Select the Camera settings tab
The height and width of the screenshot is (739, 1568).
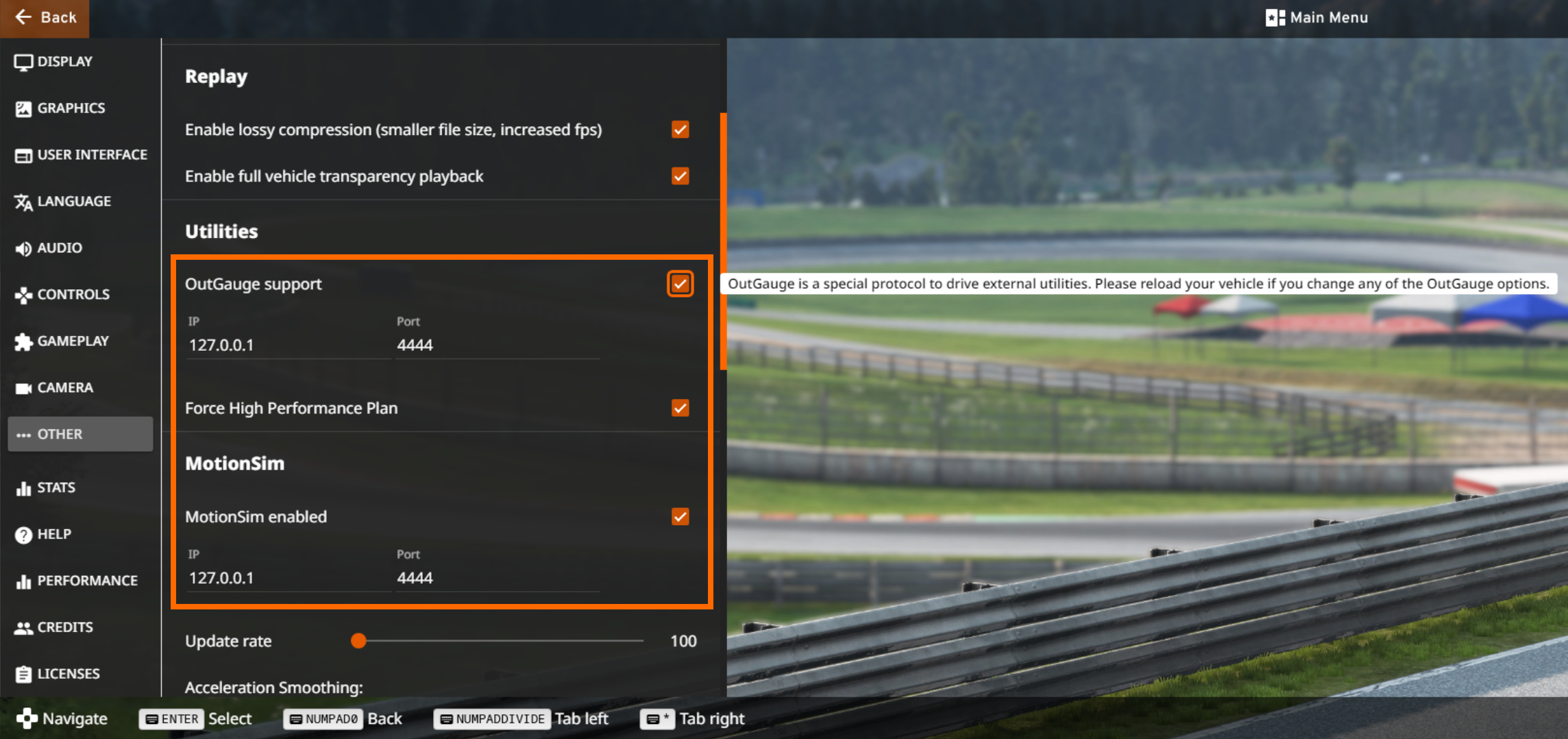coord(64,388)
